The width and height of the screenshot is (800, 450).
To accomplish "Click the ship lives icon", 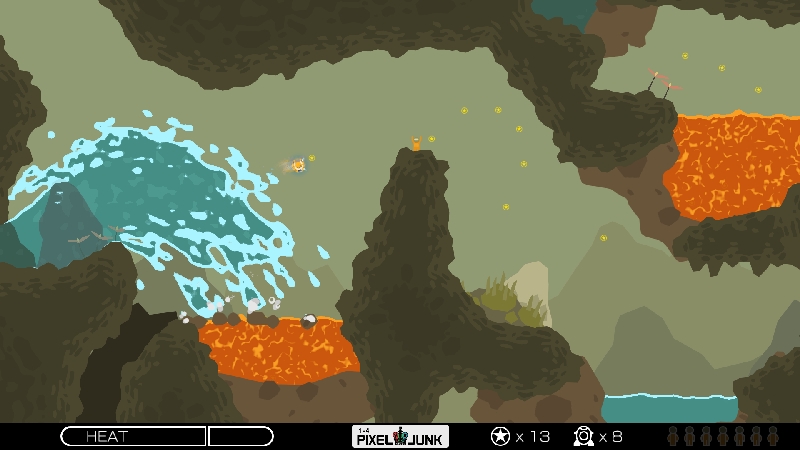I will (584, 436).
